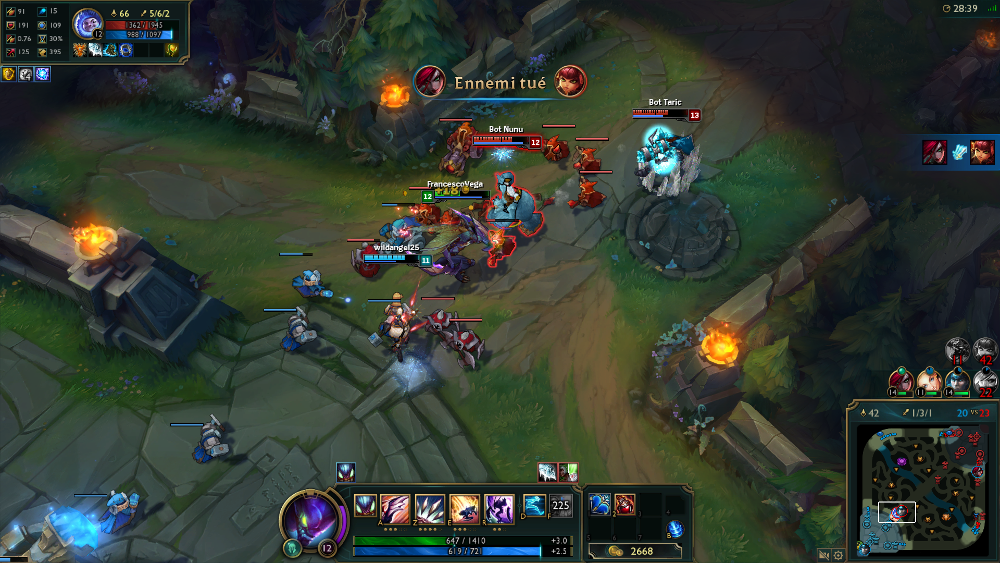Viewport: 1000px width, 563px height.
Task: Inspect the target's orange sunburst item
Action: pos(79,49)
